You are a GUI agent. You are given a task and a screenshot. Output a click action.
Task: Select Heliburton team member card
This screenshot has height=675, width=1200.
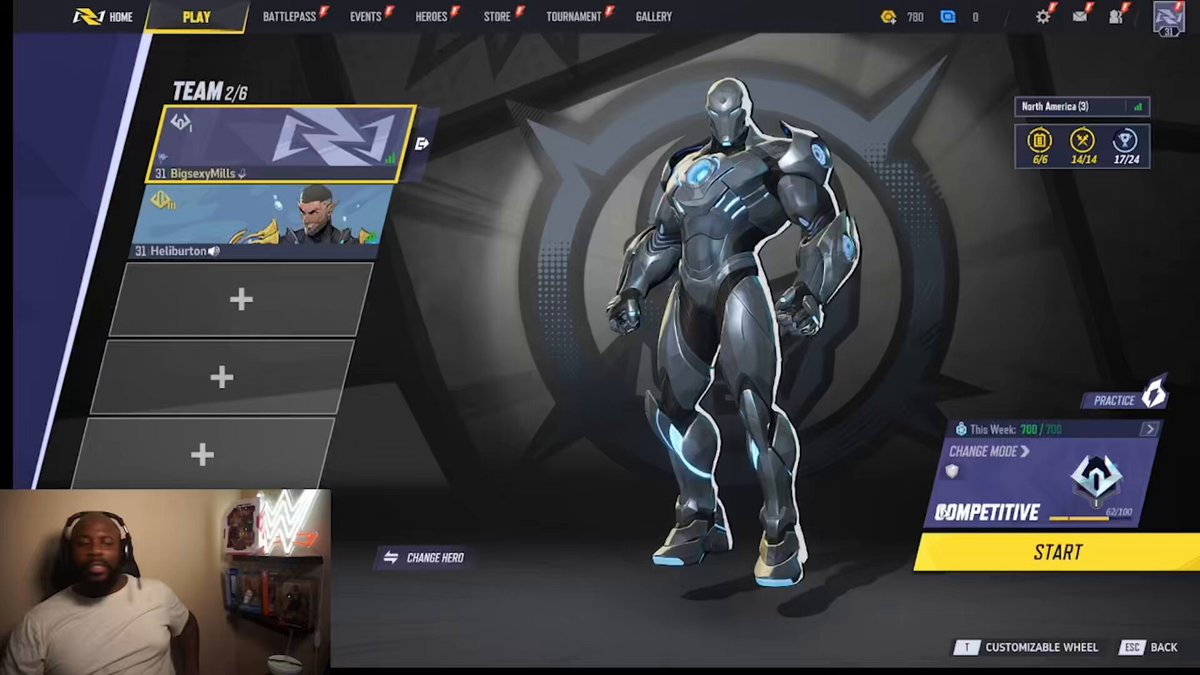262,221
